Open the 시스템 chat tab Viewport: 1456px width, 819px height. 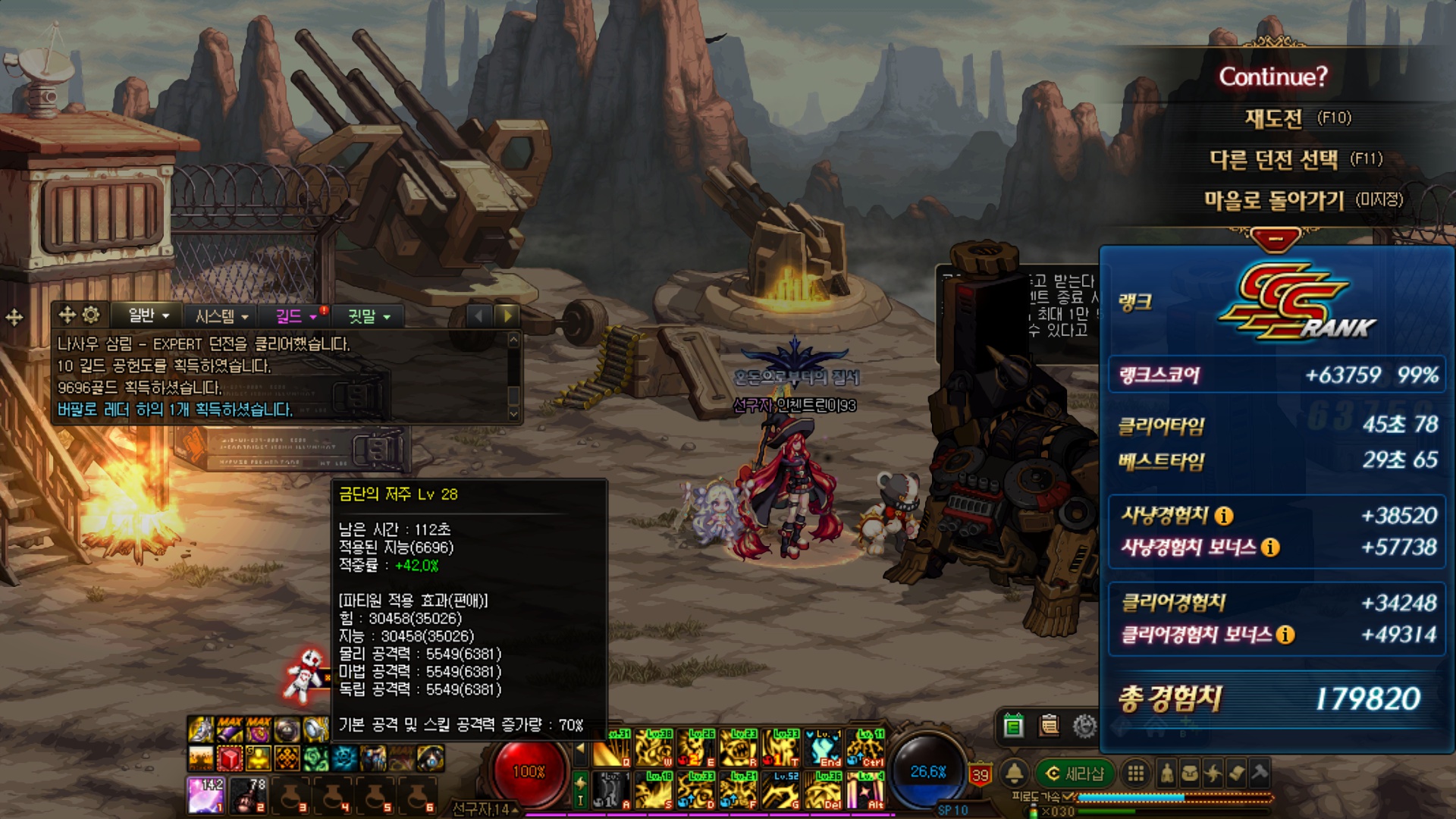(x=221, y=316)
